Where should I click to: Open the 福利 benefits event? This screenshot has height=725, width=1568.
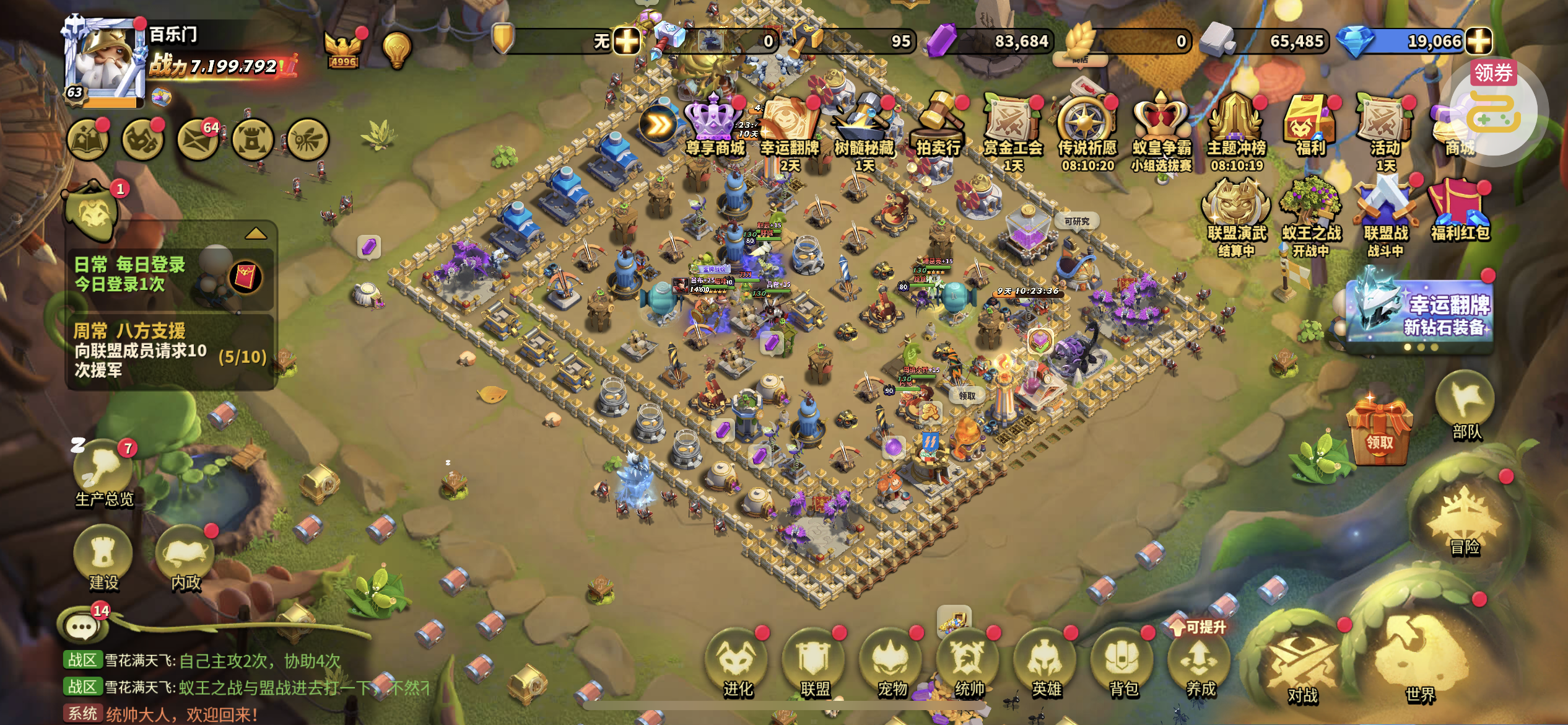point(1310,124)
